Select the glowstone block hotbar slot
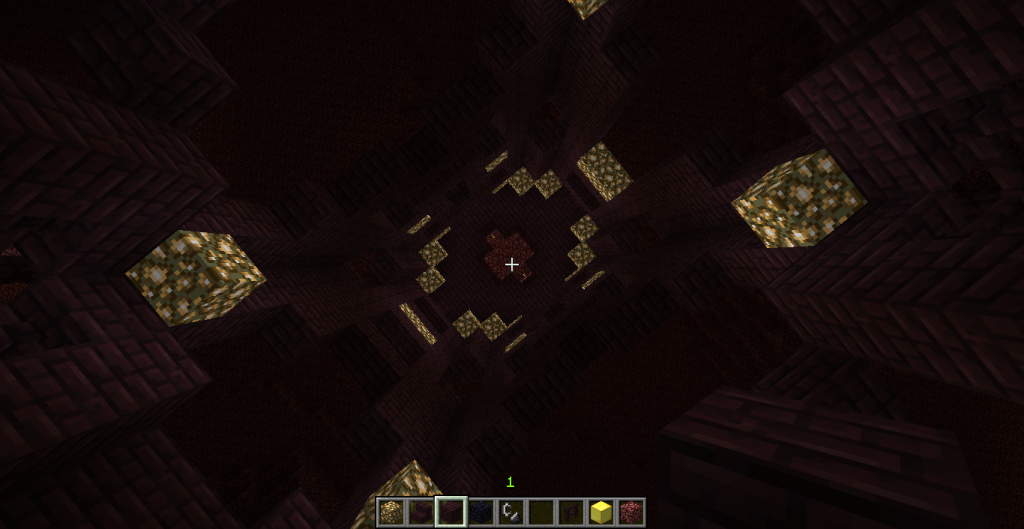Image resolution: width=1024 pixels, height=529 pixels. click(x=391, y=512)
